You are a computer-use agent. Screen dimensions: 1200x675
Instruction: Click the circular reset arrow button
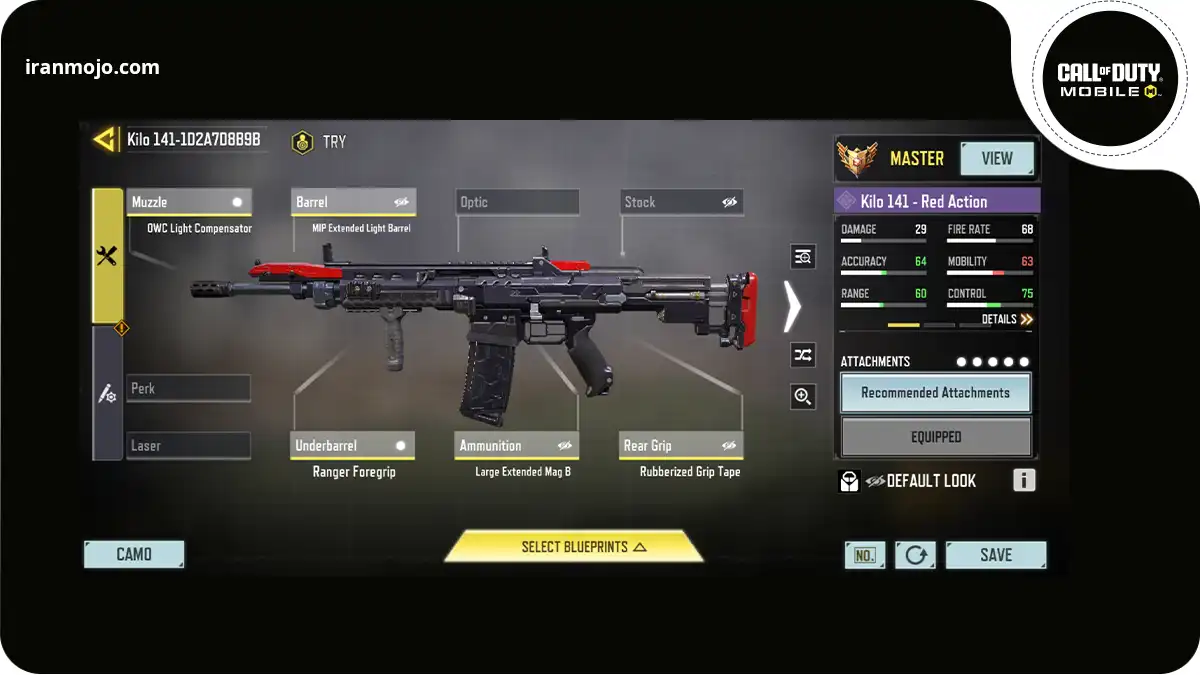point(915,555)
